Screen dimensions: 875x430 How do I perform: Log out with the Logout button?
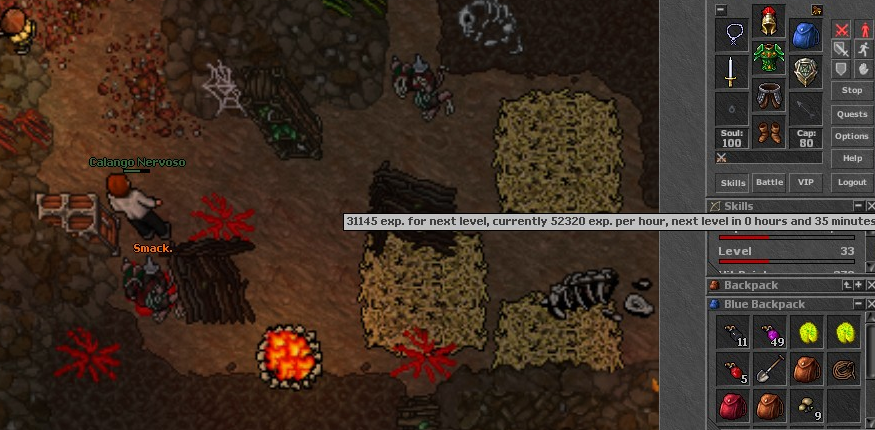851,183
